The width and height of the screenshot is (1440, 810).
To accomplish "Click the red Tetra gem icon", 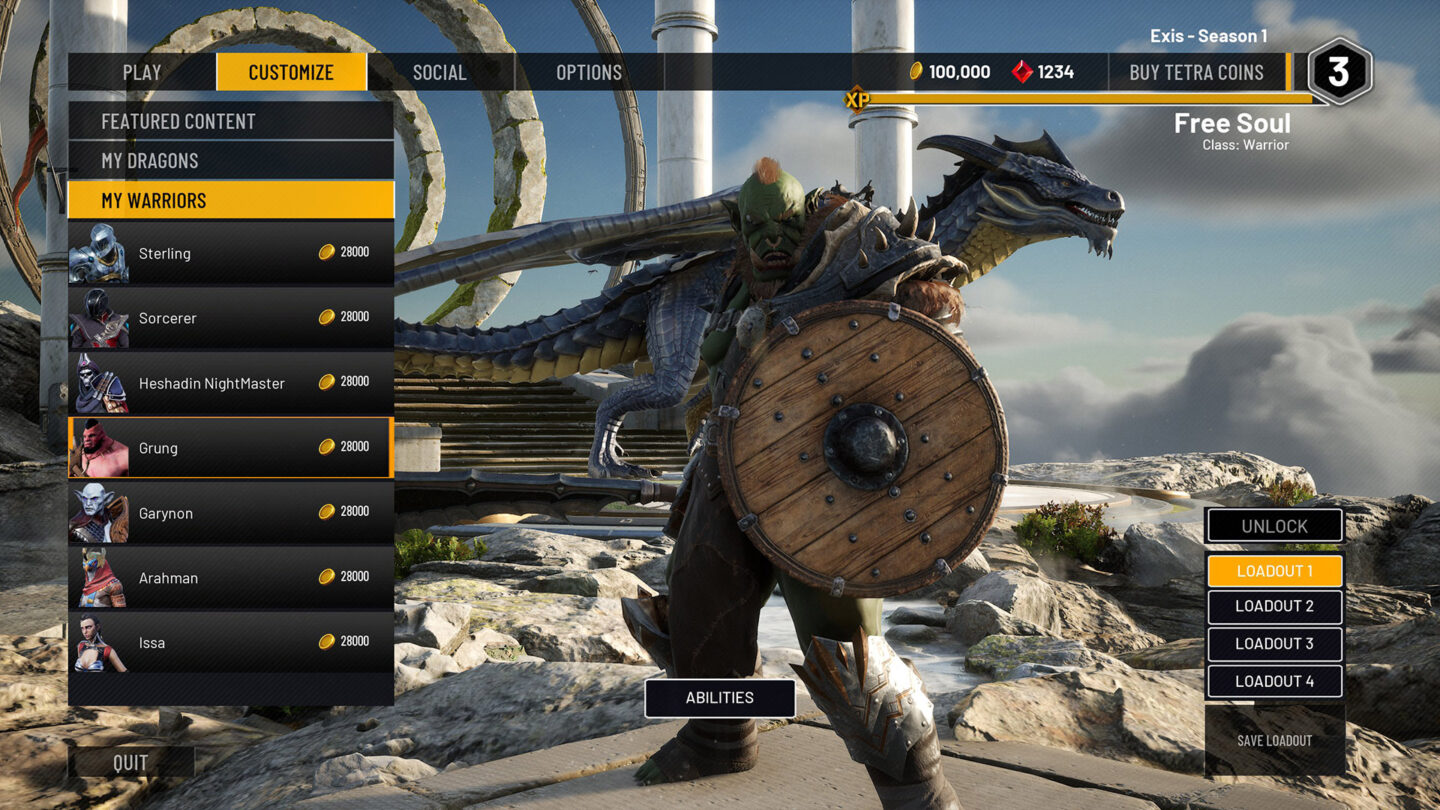I will coord(1024,71).
